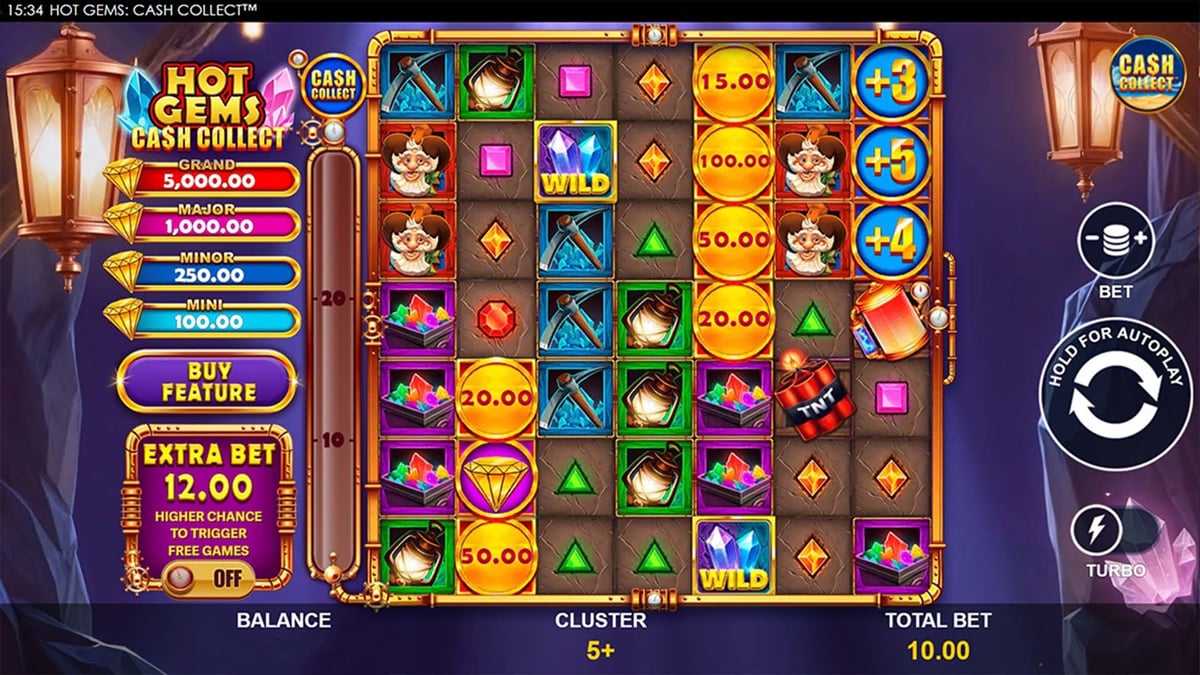Toggle the Extra Bet switch
1200x675 pixels.
pyautogui.click(x=209, y=578)
